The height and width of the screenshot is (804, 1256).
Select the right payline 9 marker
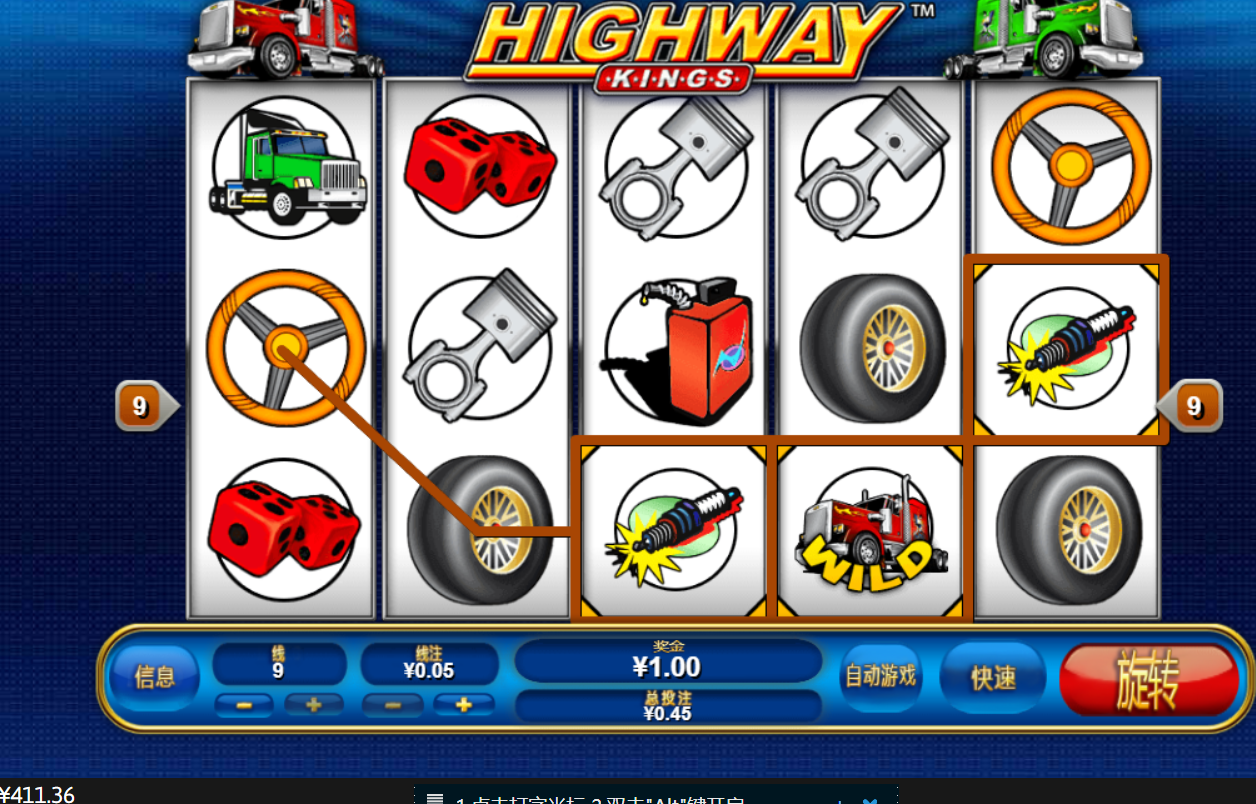click(1192, 406)
